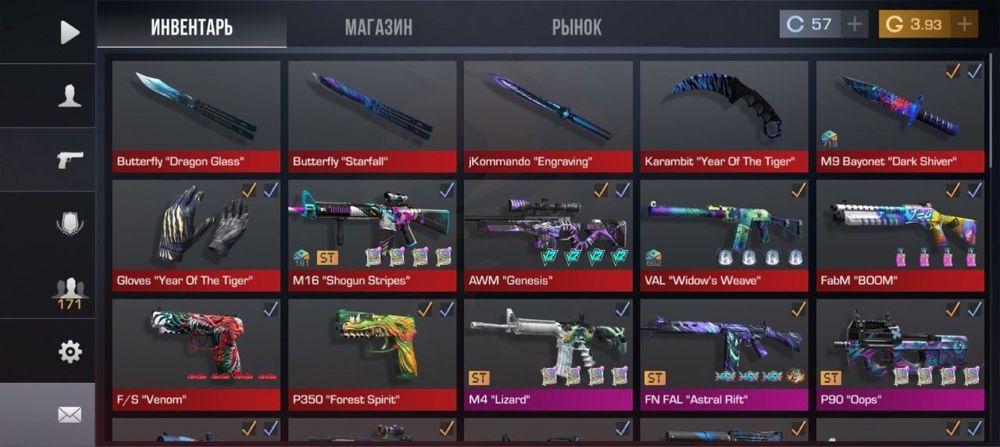Add more silver coins with the plus

tap(854, 24)
